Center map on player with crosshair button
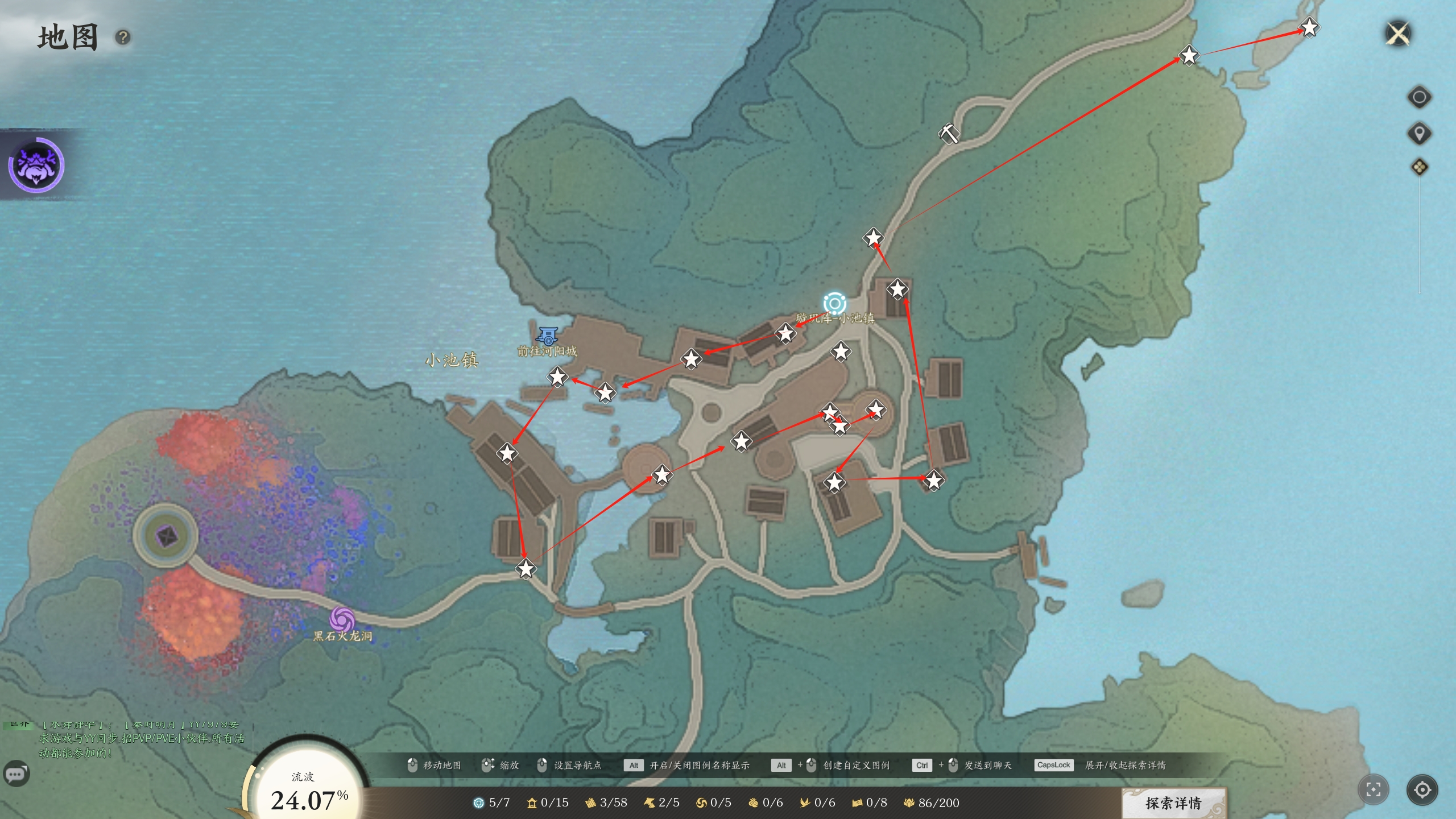The width and height of the screenshot is (1456, 819). (x=1422, y=789)
